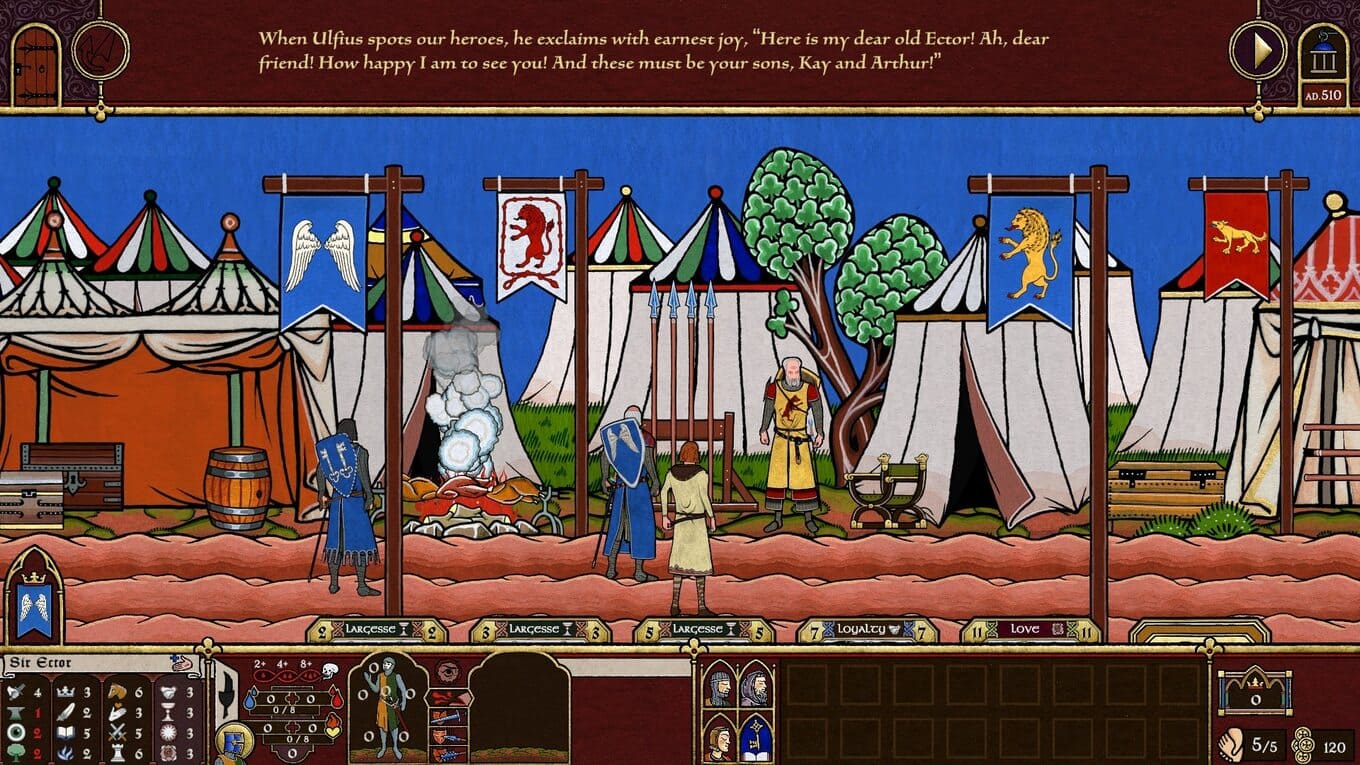Choose the Love 11 trait tab

(x=1029, y=630)
